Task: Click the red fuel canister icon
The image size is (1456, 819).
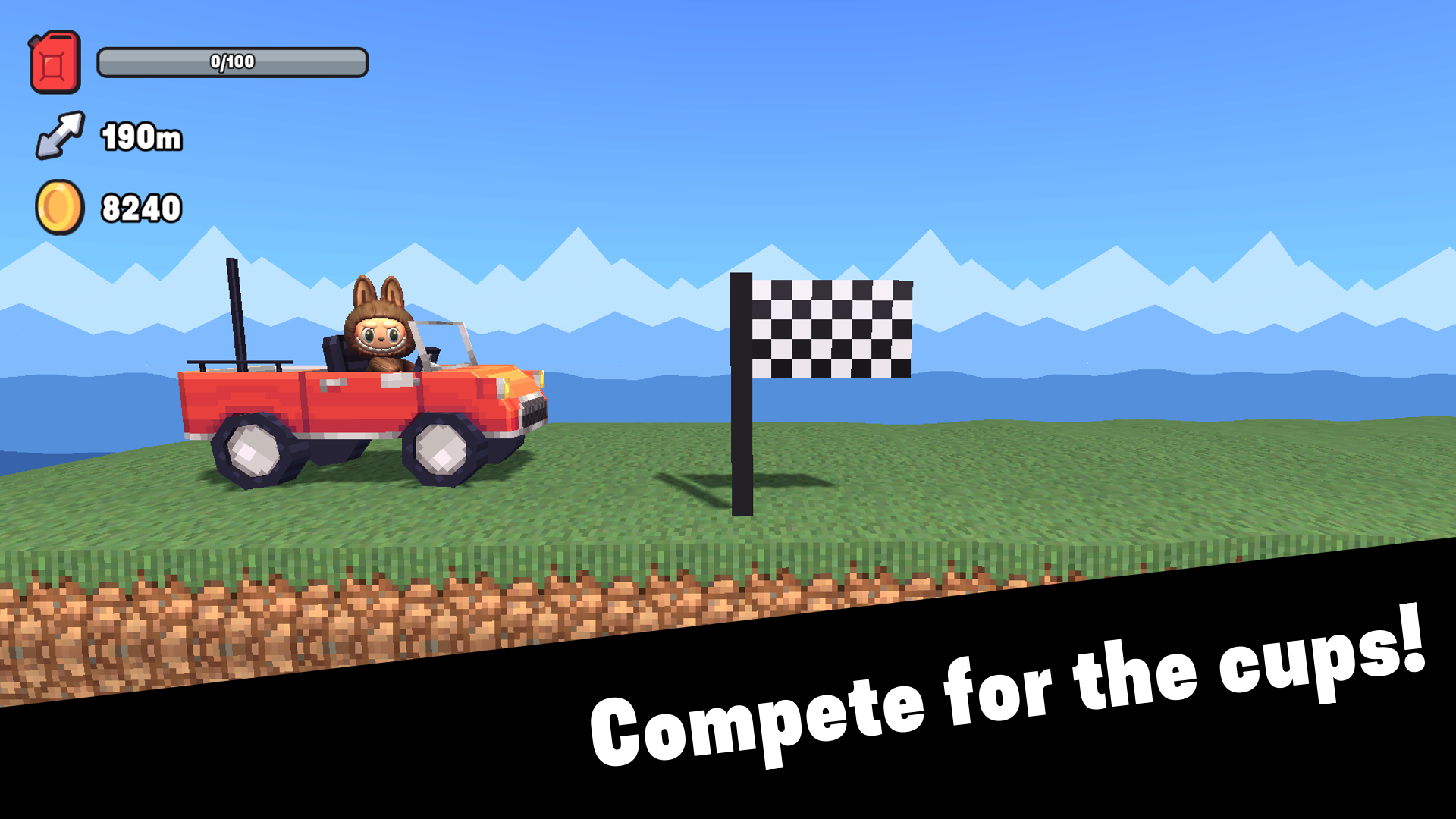Action: pyautogui.click(x=56, y=61)
